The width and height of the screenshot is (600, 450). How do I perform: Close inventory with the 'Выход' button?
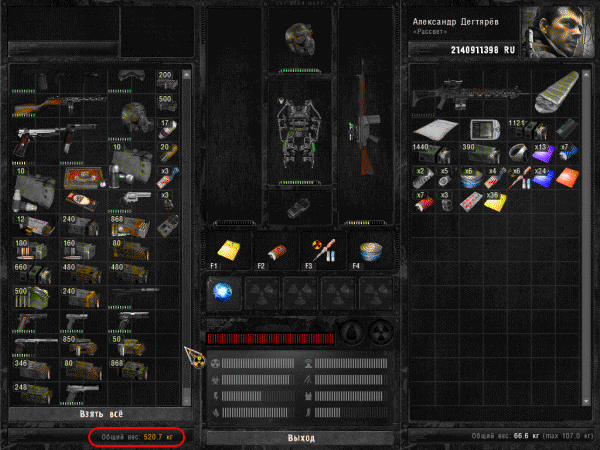click(300, 438)
